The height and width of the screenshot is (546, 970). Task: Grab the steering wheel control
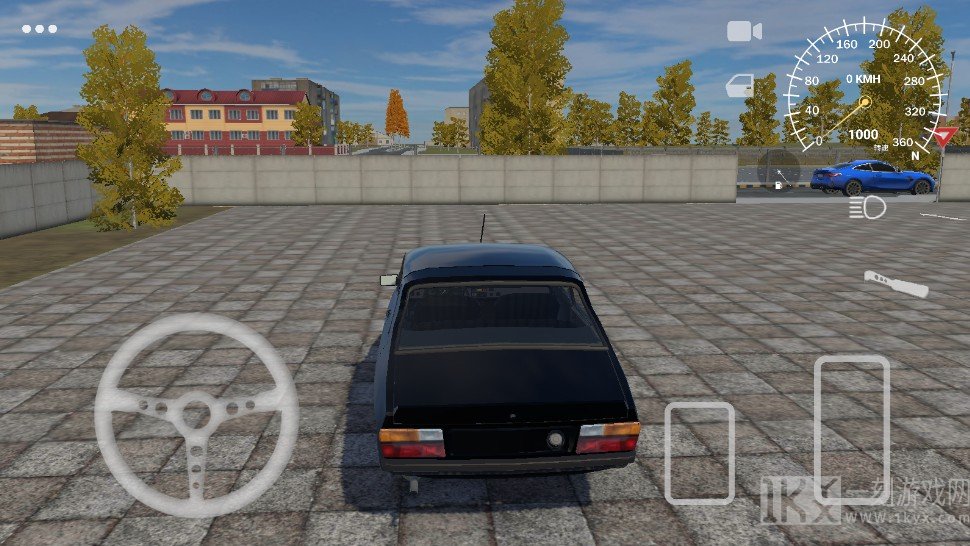197,414
